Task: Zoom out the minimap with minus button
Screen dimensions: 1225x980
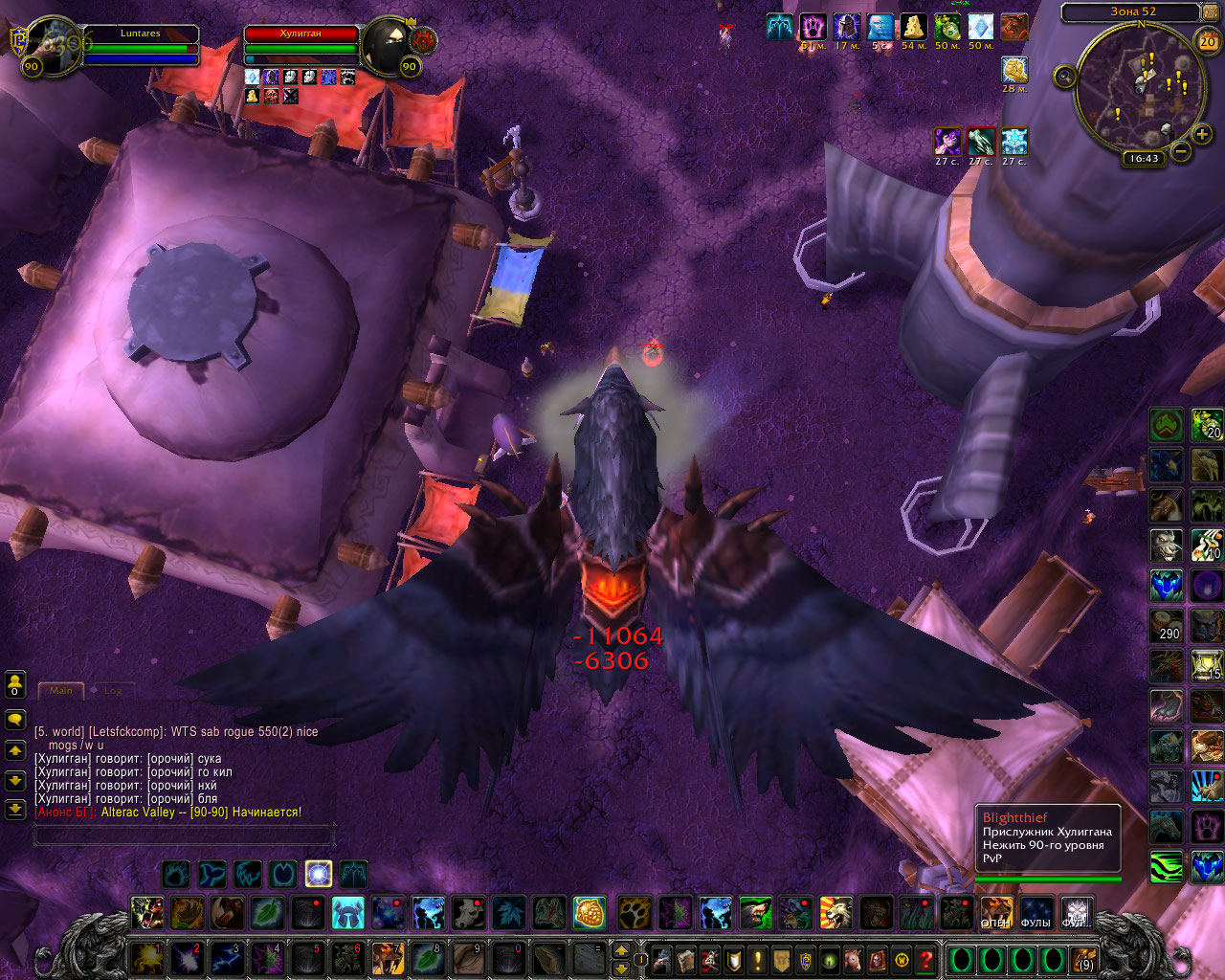Action: 1181,151
